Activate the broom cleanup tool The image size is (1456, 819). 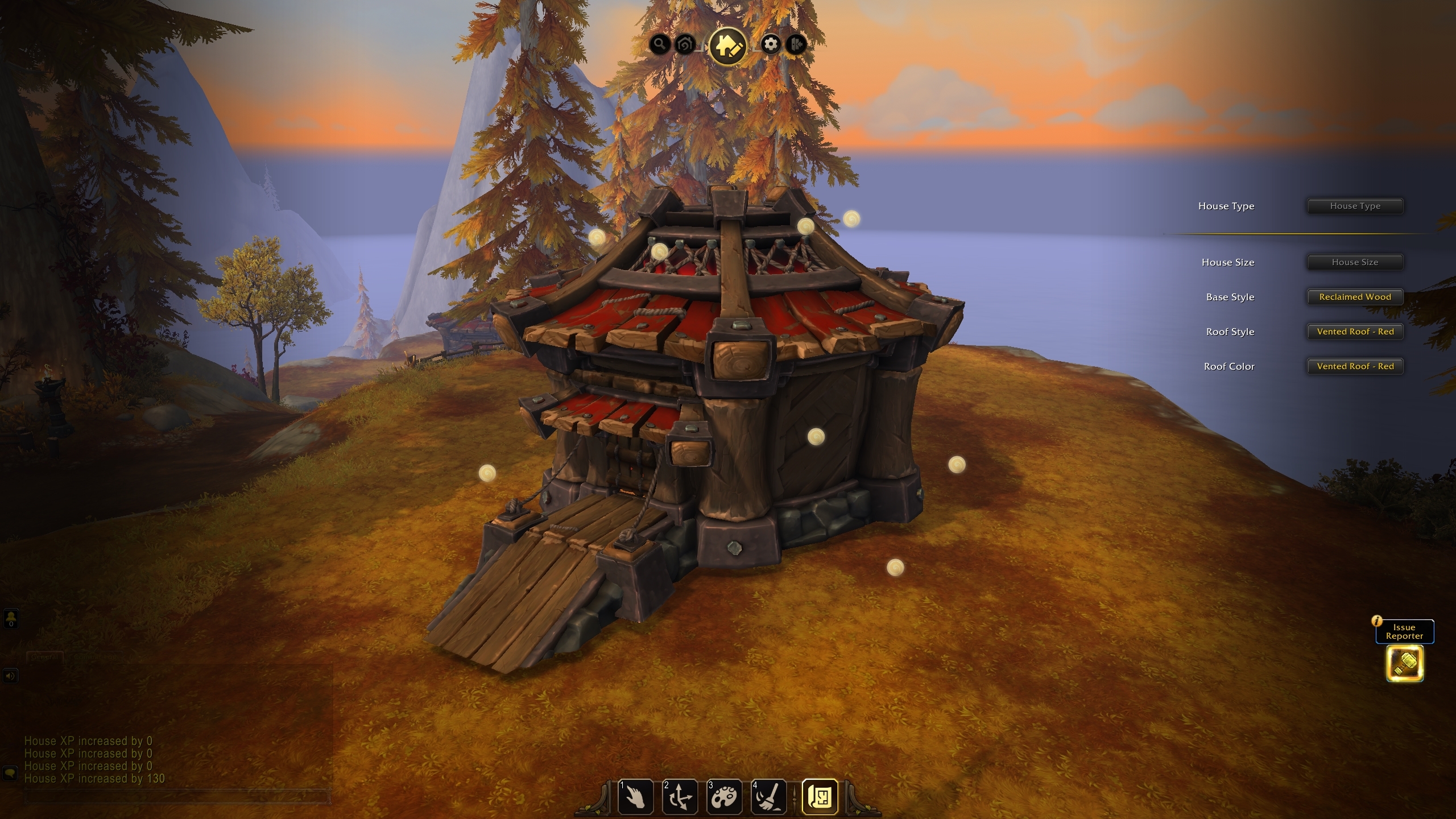(768, 797)
